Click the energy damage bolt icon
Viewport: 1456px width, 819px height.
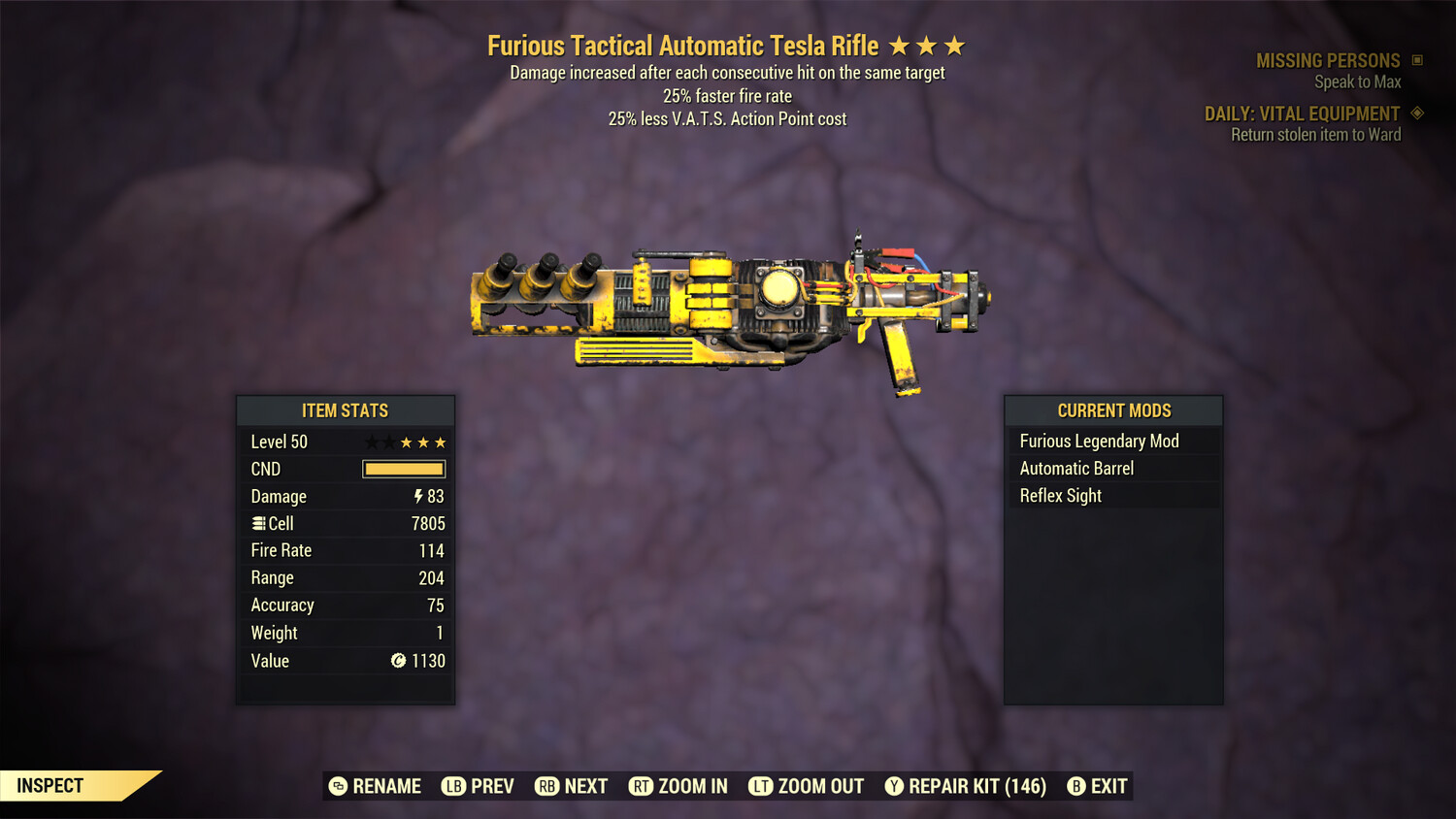click(x=417, y=496)
